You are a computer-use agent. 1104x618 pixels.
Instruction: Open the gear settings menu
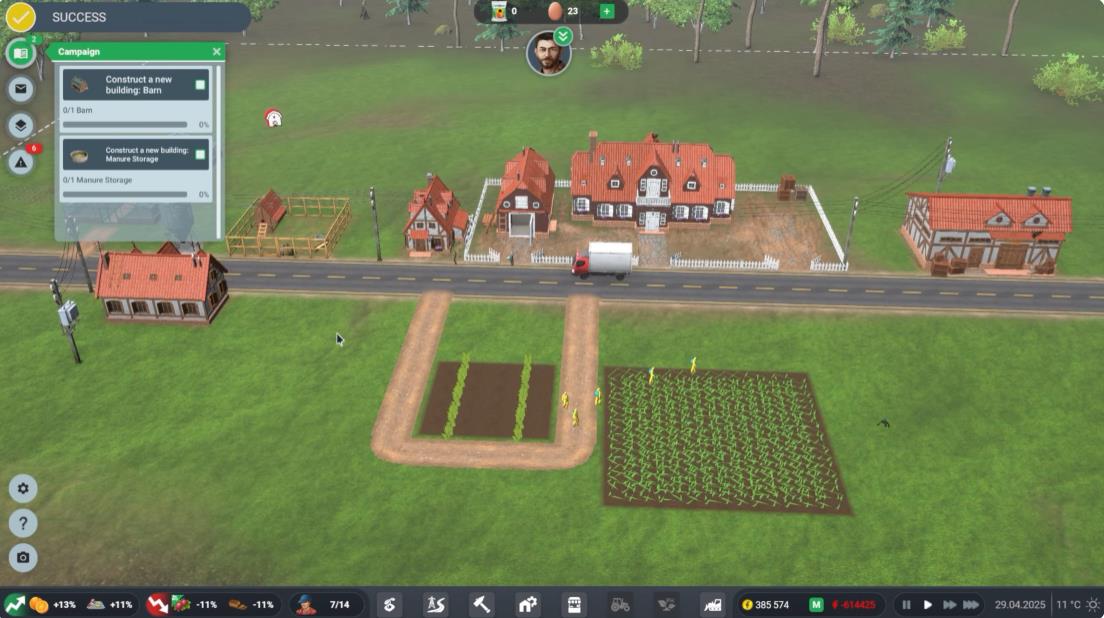point(23,488)
